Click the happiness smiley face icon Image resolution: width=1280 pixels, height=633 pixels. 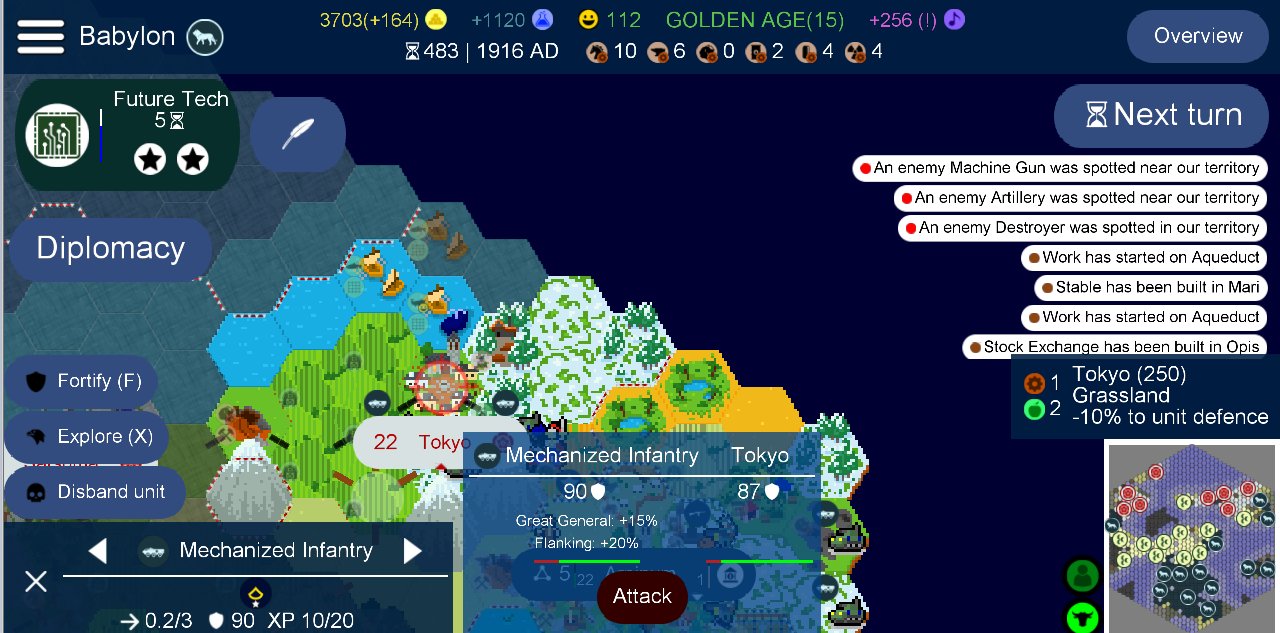tap(589, 19)
